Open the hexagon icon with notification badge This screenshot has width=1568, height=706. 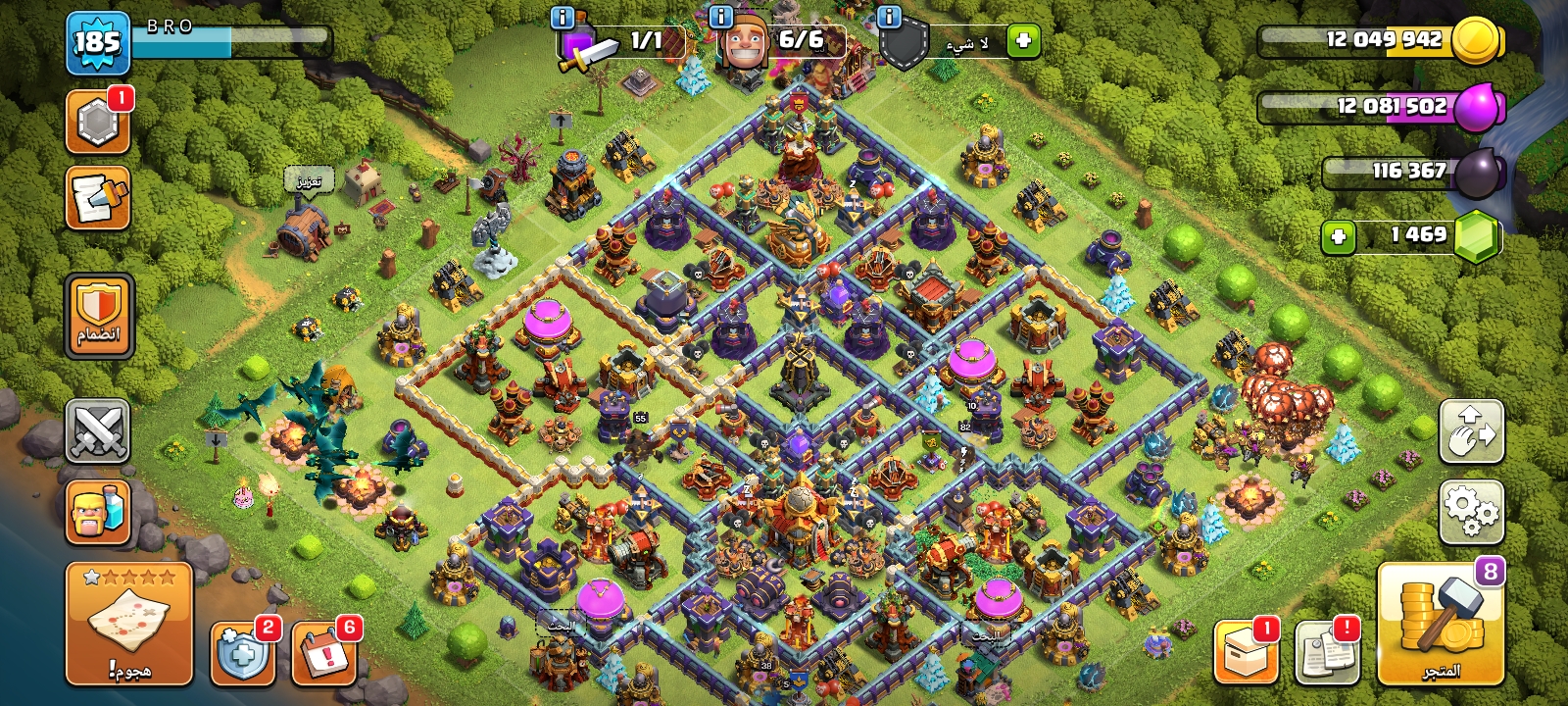(x=98, y=124)
